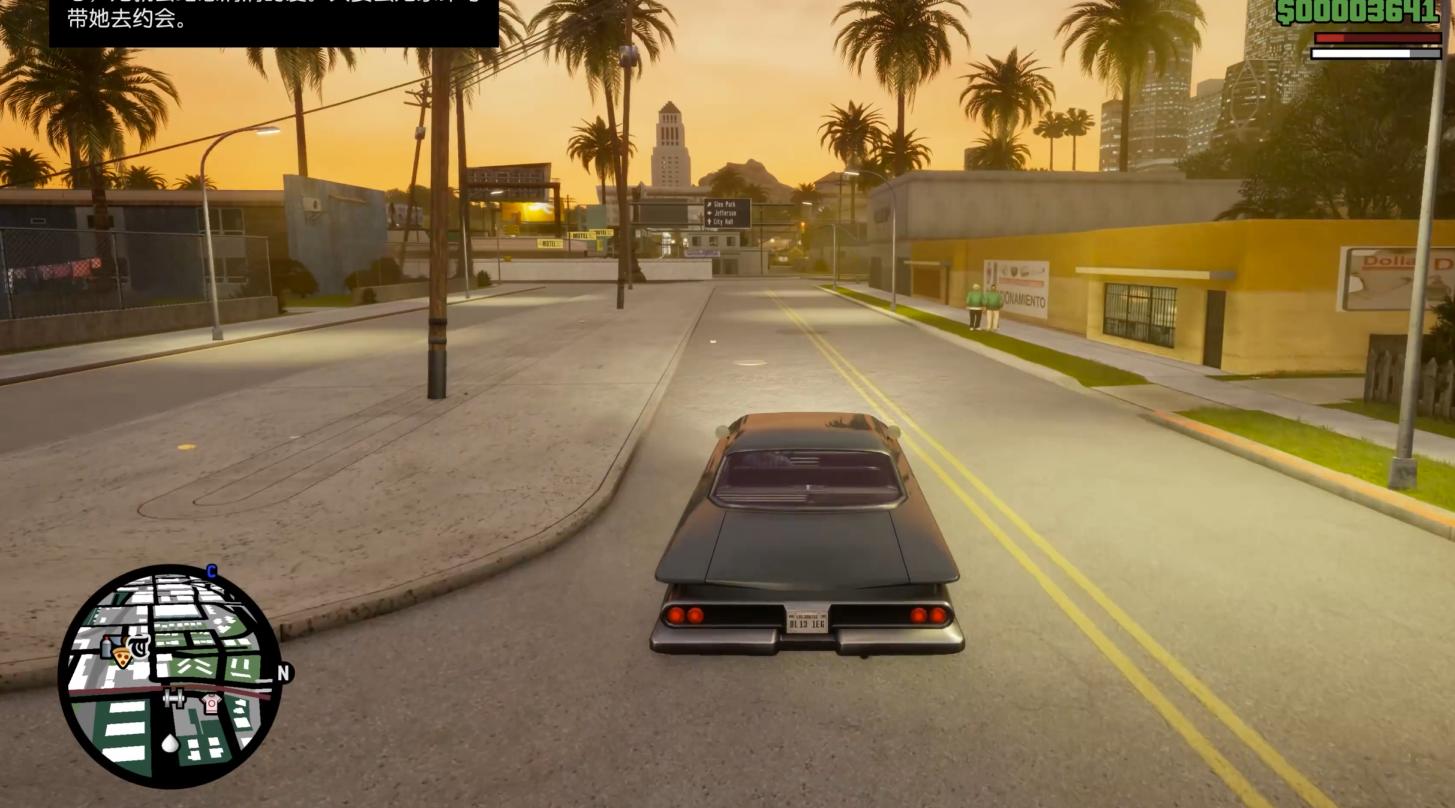Select the spray can Pay 'n' Spray blip

(x=106, y=647)
